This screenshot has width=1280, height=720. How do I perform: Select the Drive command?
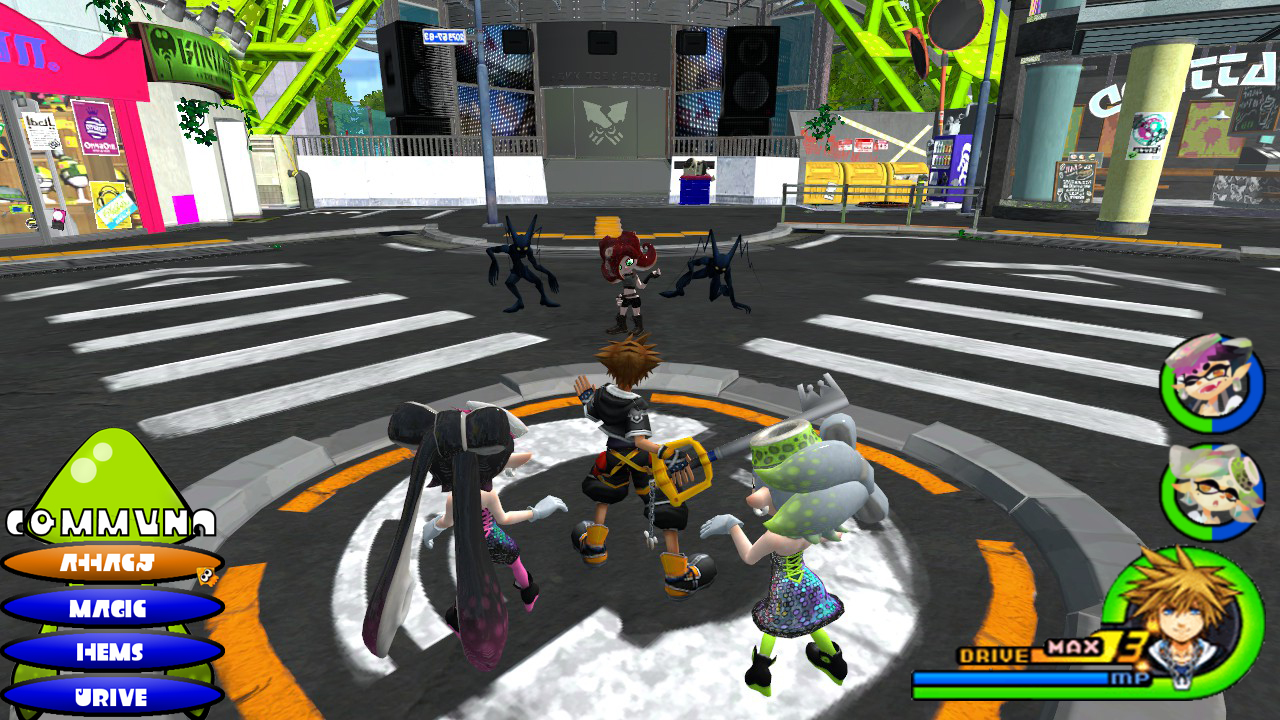(110, 695)
